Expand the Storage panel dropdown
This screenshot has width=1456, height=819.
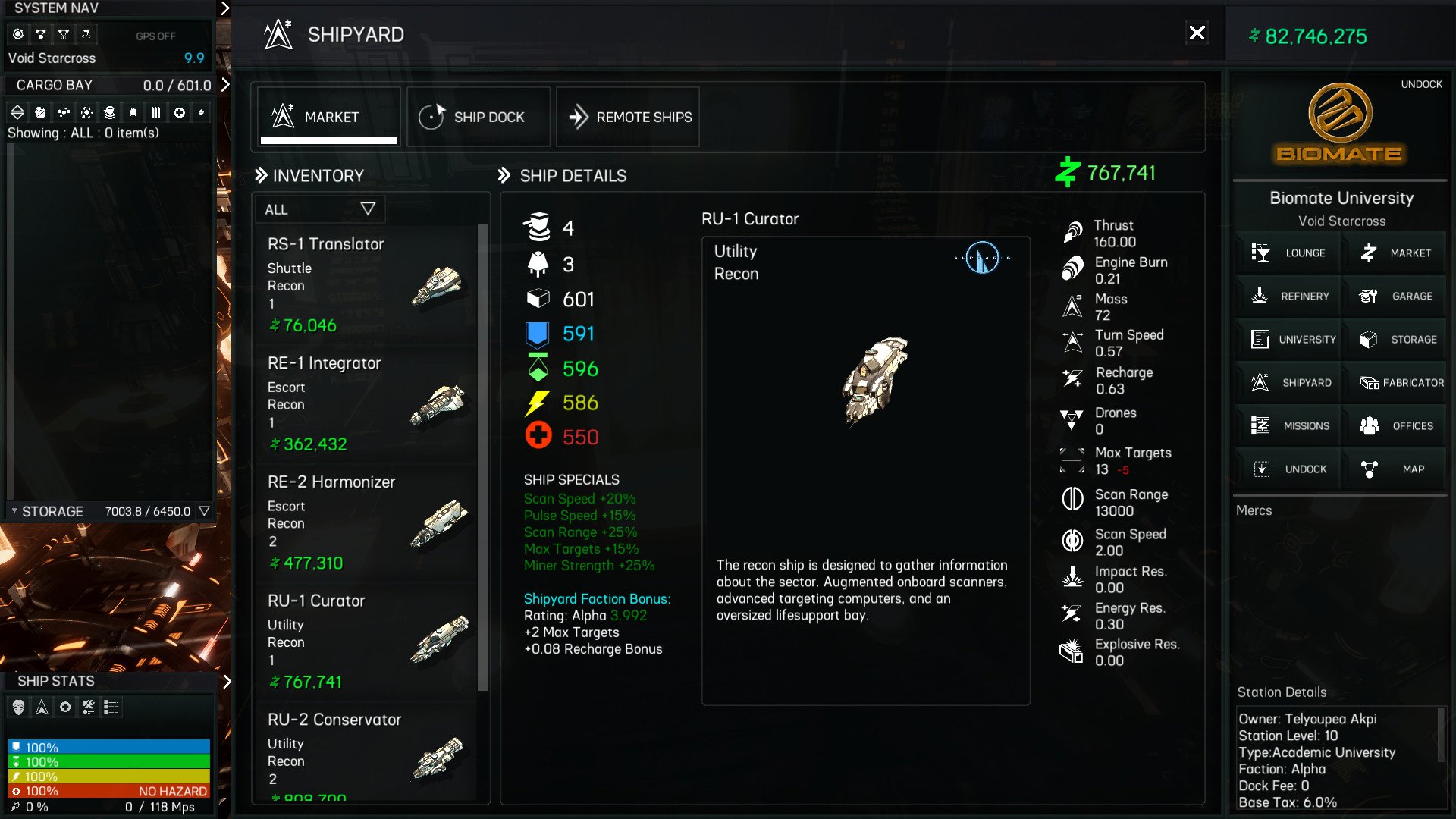(x=204, y=511)
